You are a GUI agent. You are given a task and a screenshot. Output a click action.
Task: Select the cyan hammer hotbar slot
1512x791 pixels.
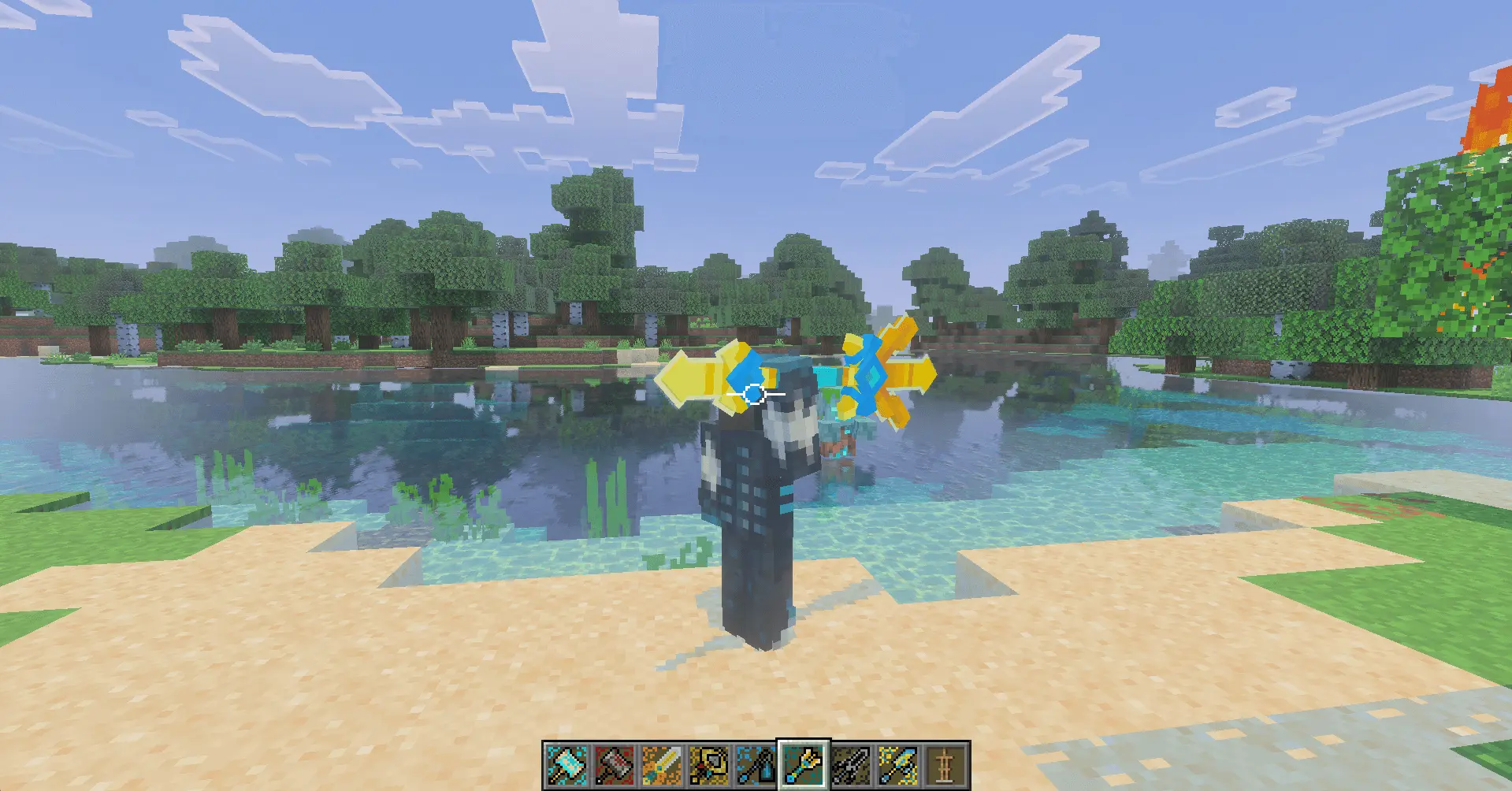point(567,765)
